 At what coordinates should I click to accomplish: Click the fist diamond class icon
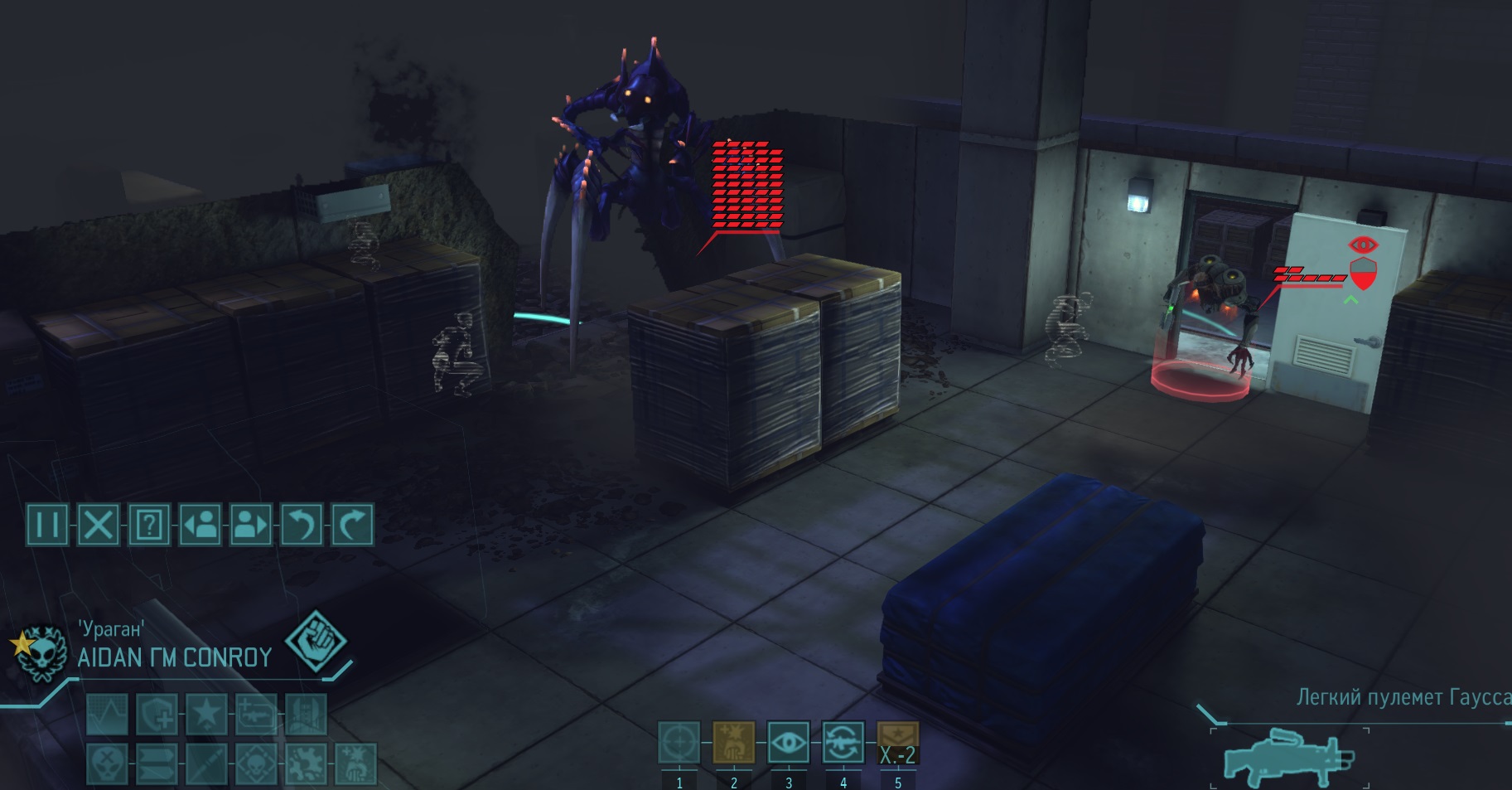tap(316, 641)
